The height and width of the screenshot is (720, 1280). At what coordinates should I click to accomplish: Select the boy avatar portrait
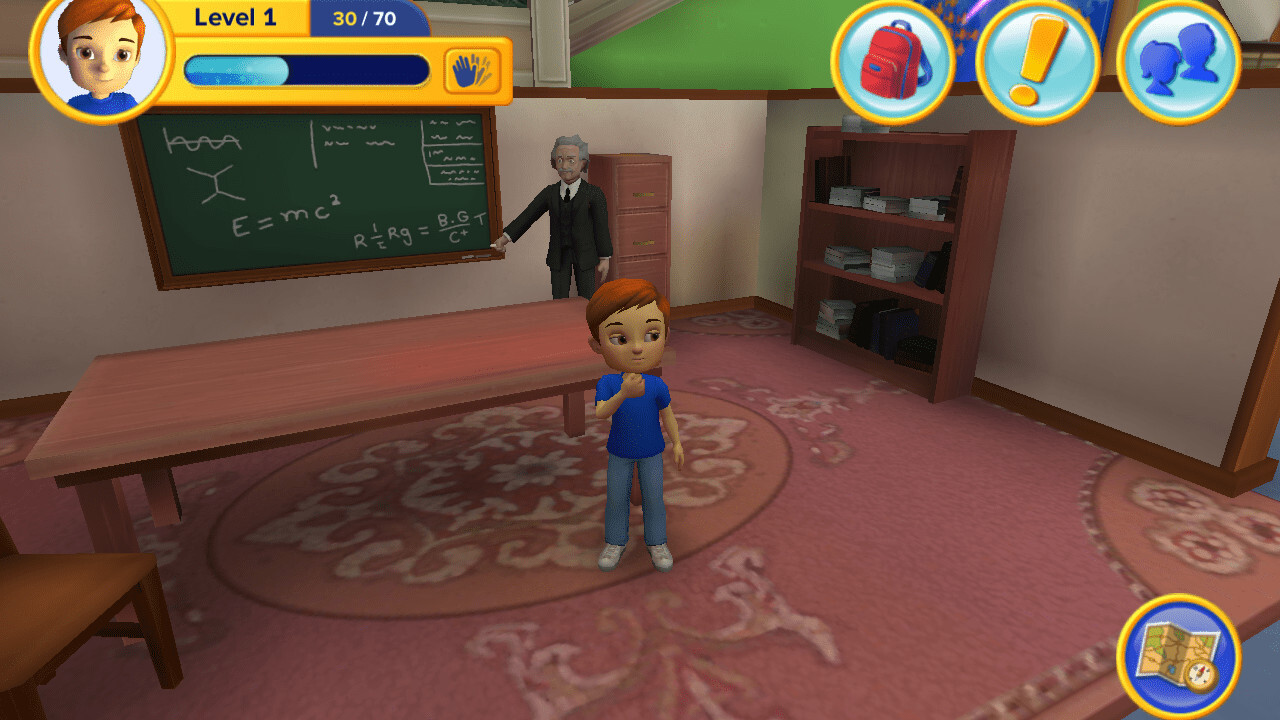(x=101, y=58)
